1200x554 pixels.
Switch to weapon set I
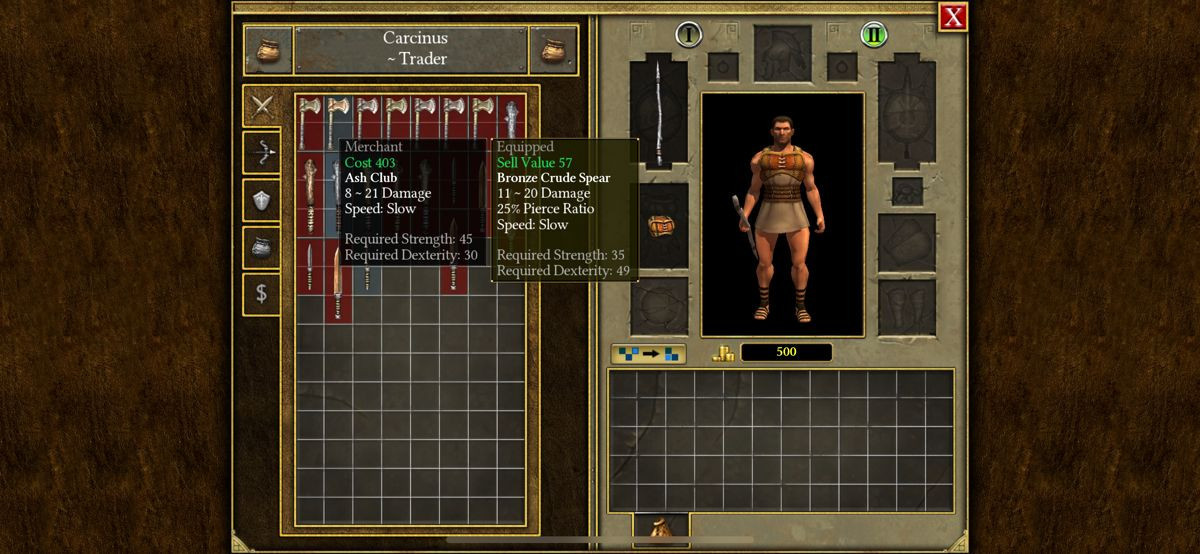688,35
